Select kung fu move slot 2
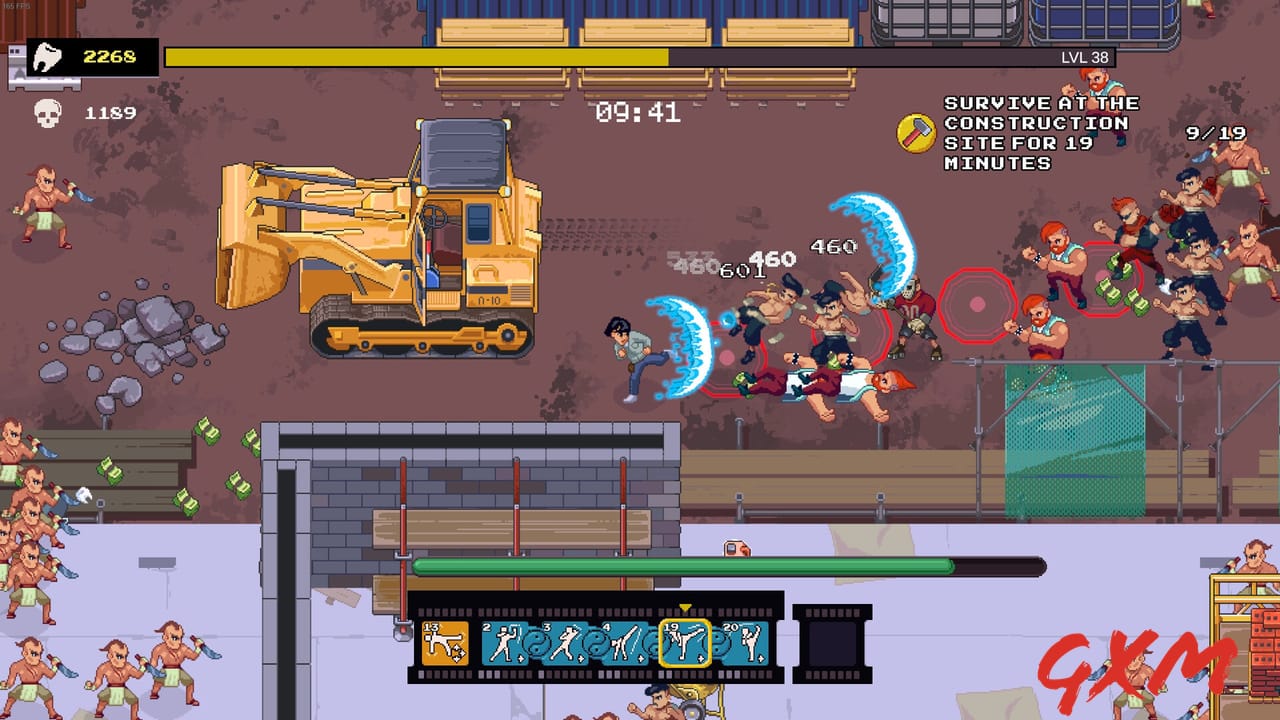The width and height of the screenshot is (1280, 720). coord(505,642)
